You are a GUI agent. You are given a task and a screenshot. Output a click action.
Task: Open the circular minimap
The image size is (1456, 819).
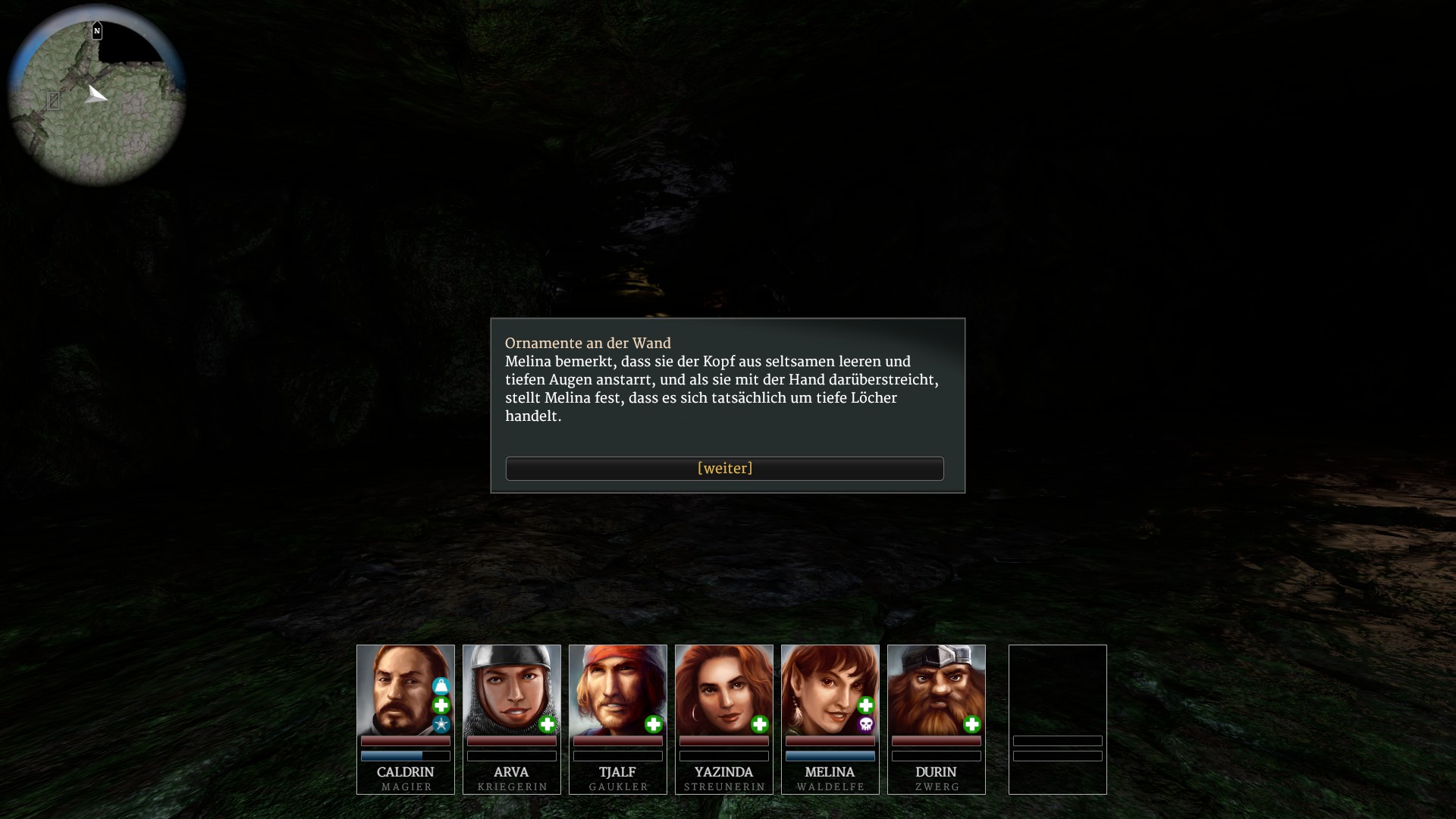tap(97, 96)
